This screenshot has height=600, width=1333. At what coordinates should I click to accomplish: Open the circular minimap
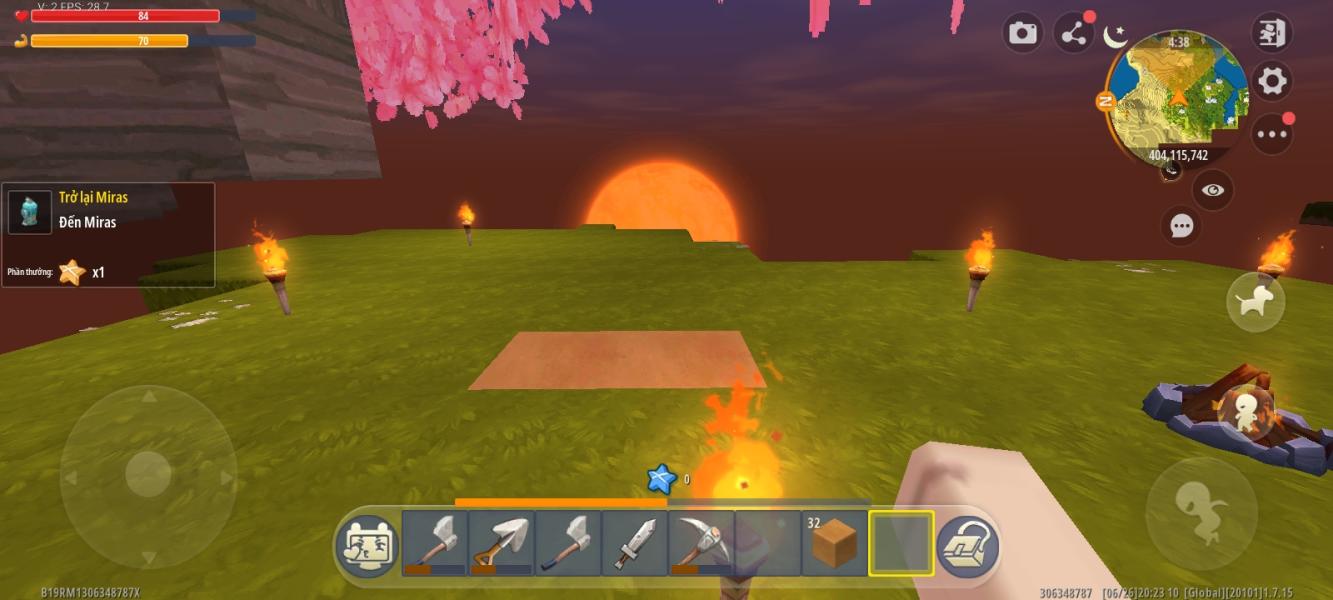pos(1177,96)
